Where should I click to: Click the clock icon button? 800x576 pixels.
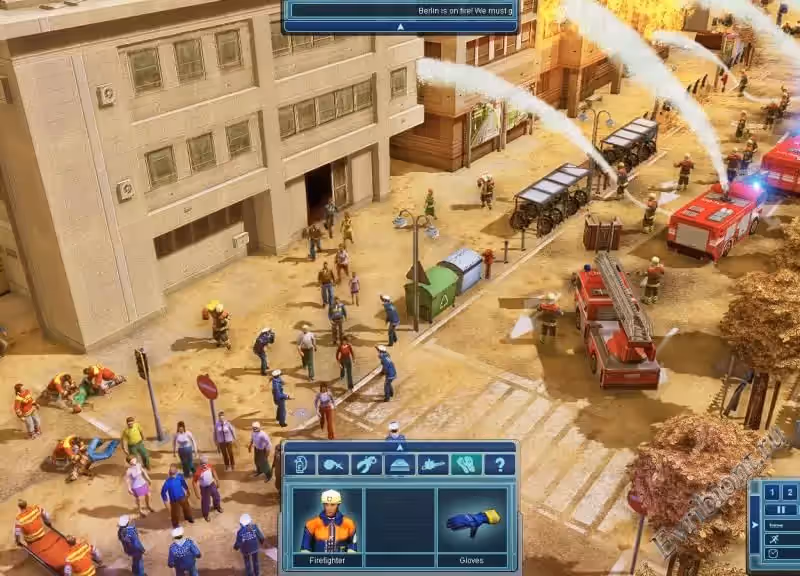pyautogui.click(x=772, y=553)
